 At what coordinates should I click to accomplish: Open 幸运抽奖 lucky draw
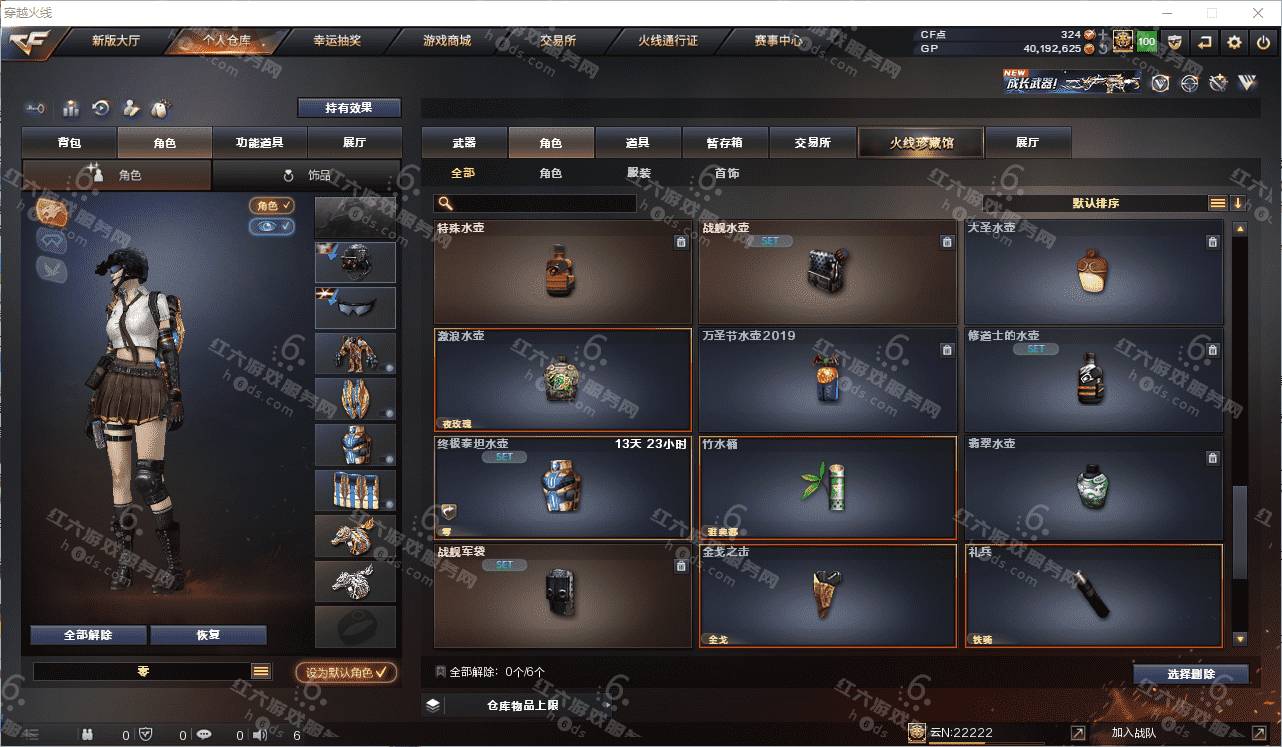click(337, 41)
